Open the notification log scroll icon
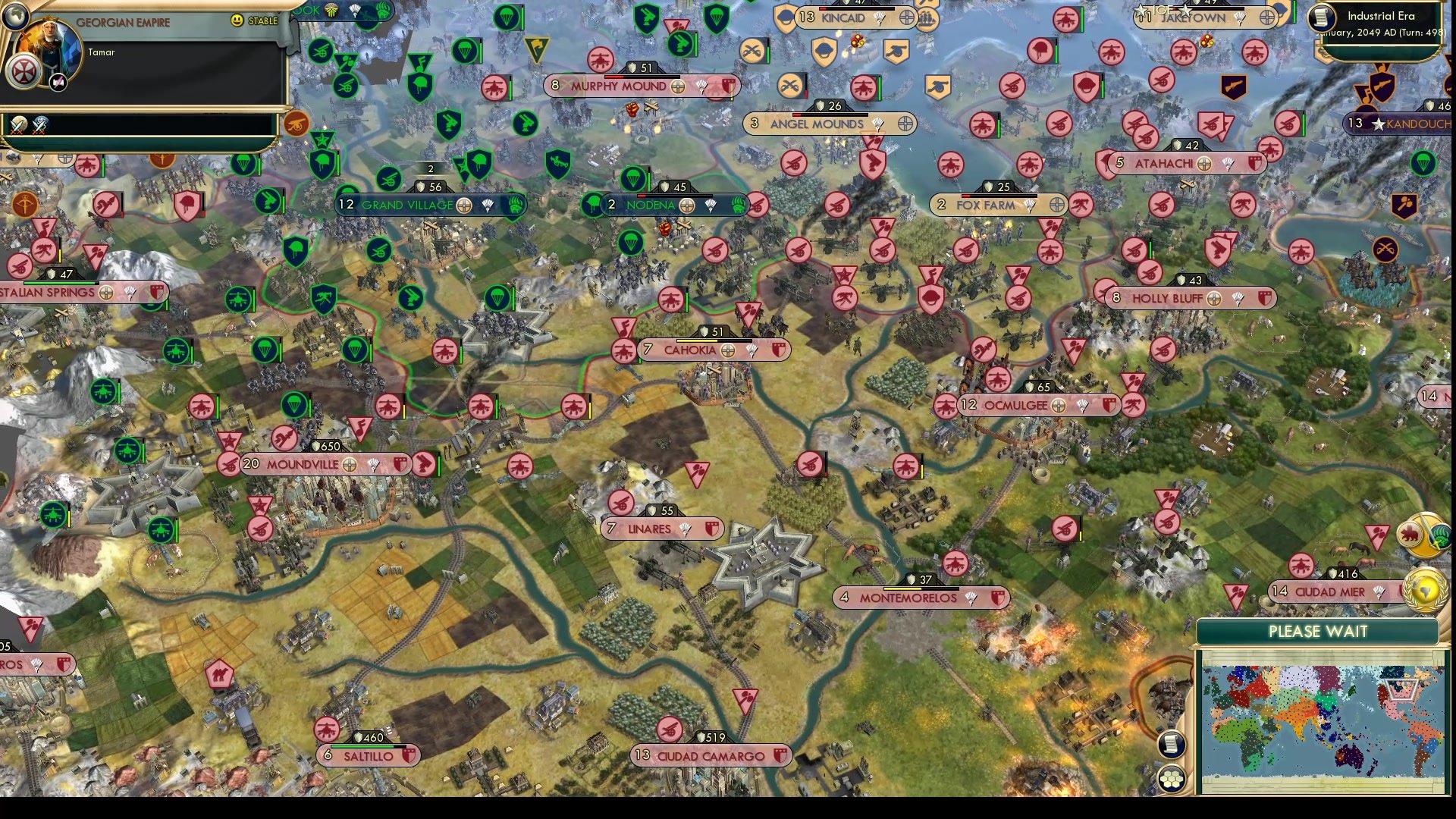 click(x=1170, y=745)
